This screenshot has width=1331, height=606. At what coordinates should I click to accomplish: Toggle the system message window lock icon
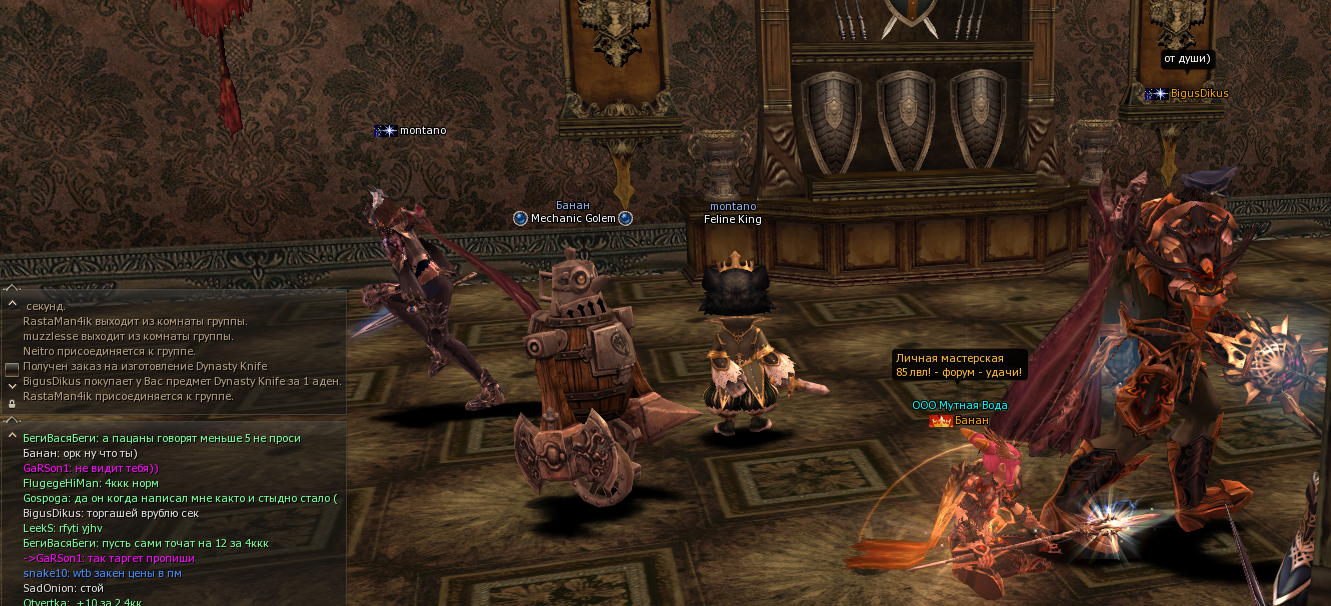pyautogui.click(x=12, y=403)
